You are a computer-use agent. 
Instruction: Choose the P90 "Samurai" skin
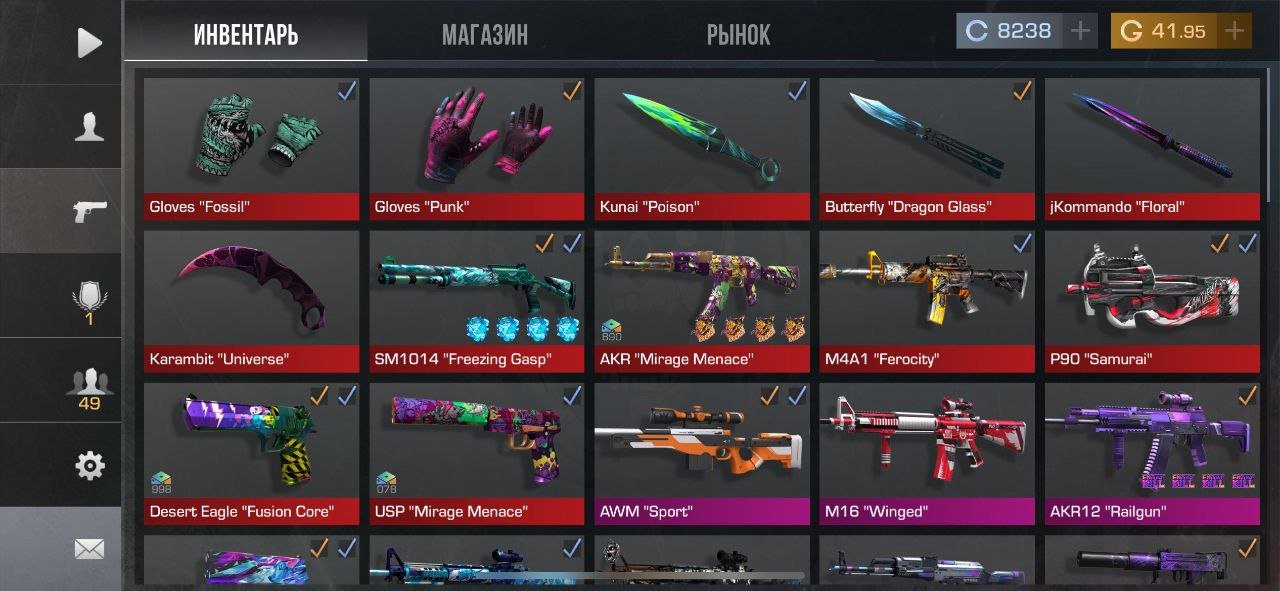(1152, 301)
